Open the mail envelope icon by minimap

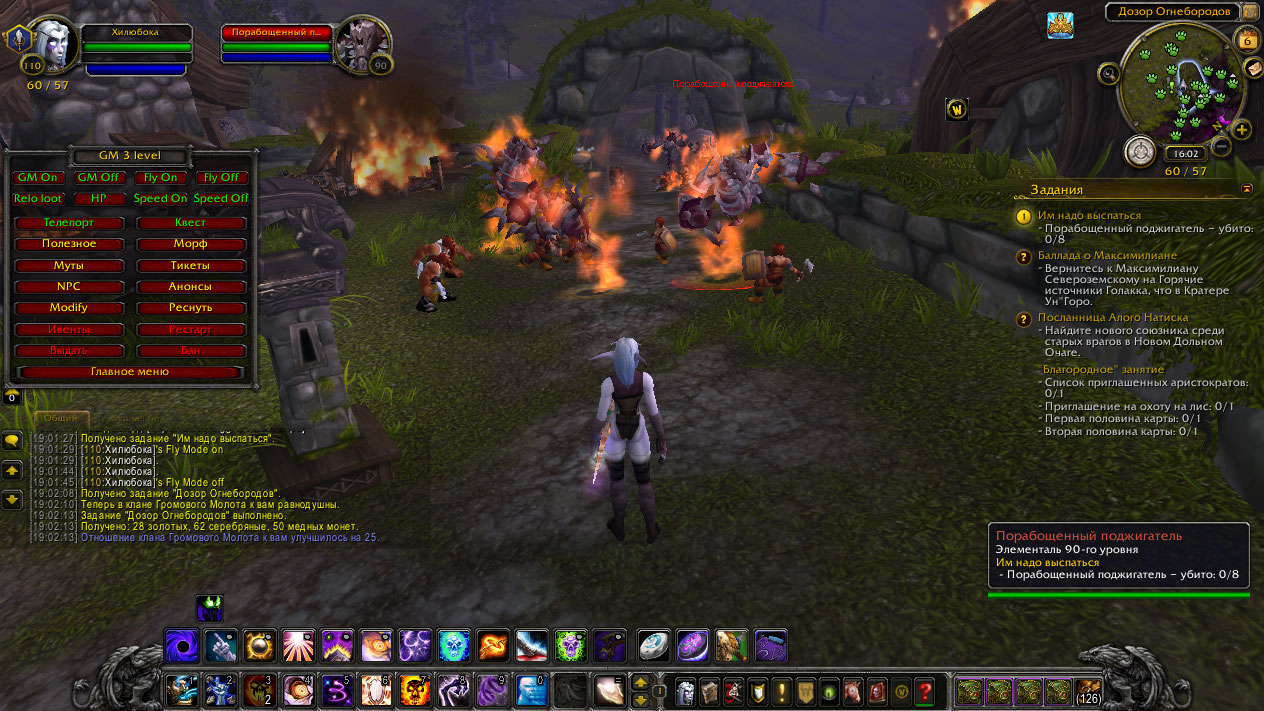click(1252, 67)
